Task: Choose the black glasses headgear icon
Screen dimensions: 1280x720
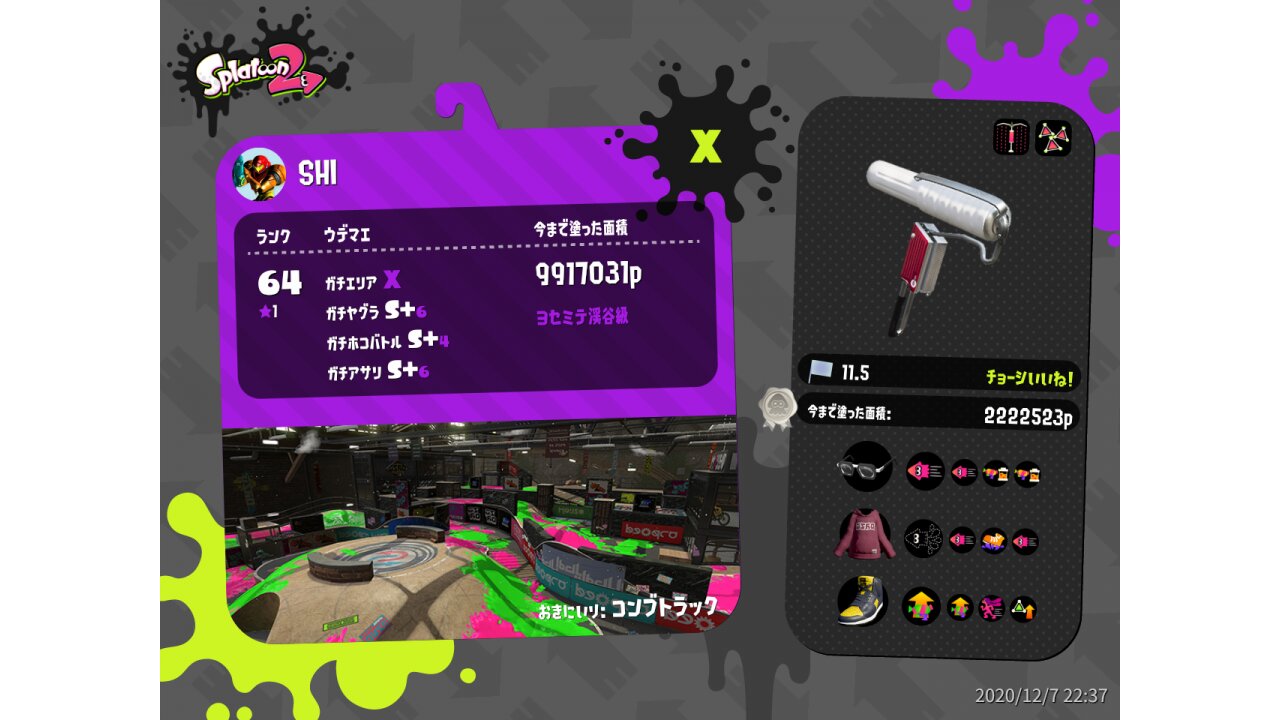Action: (x=865, y=467)
